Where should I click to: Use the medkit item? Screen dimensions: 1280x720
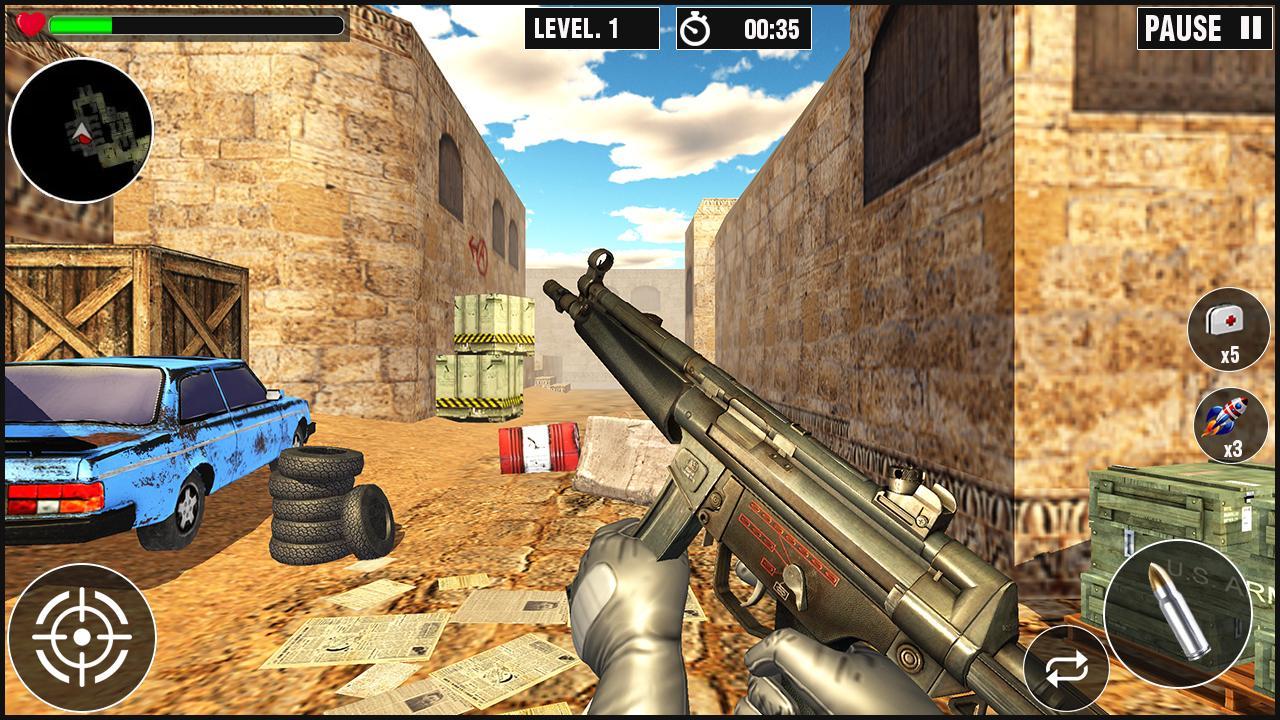tap(1229, 330)
